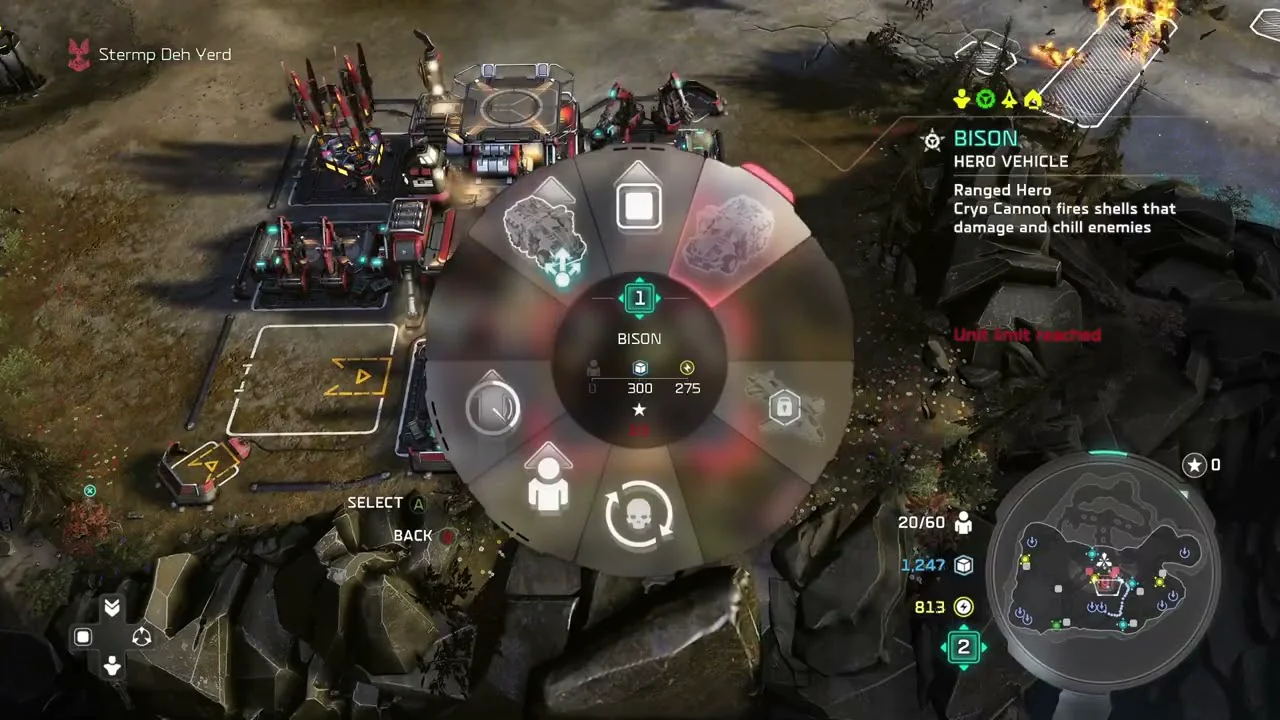The width and height of the screenshot is (1280, 720).
Task: Click the locked vehicle wedge with padlock
Action: point(785,407)
